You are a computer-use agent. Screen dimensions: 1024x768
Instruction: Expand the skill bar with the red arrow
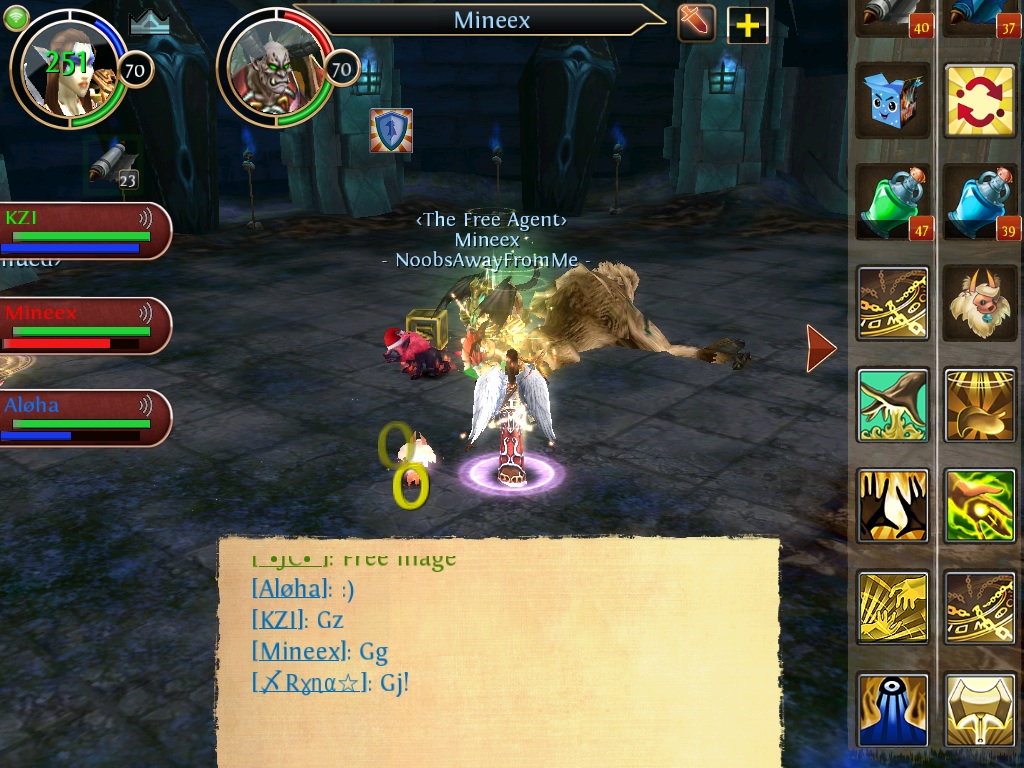[821, 347]
